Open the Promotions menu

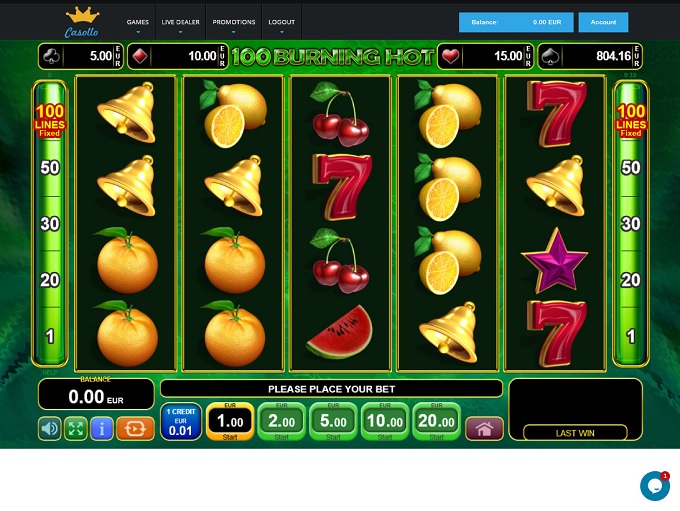[234, 22]
